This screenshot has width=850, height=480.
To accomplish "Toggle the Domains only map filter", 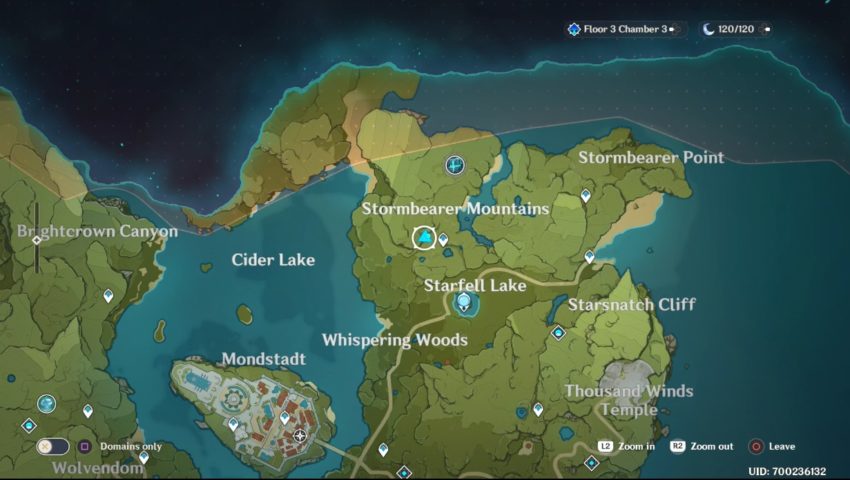I will 53,447.
